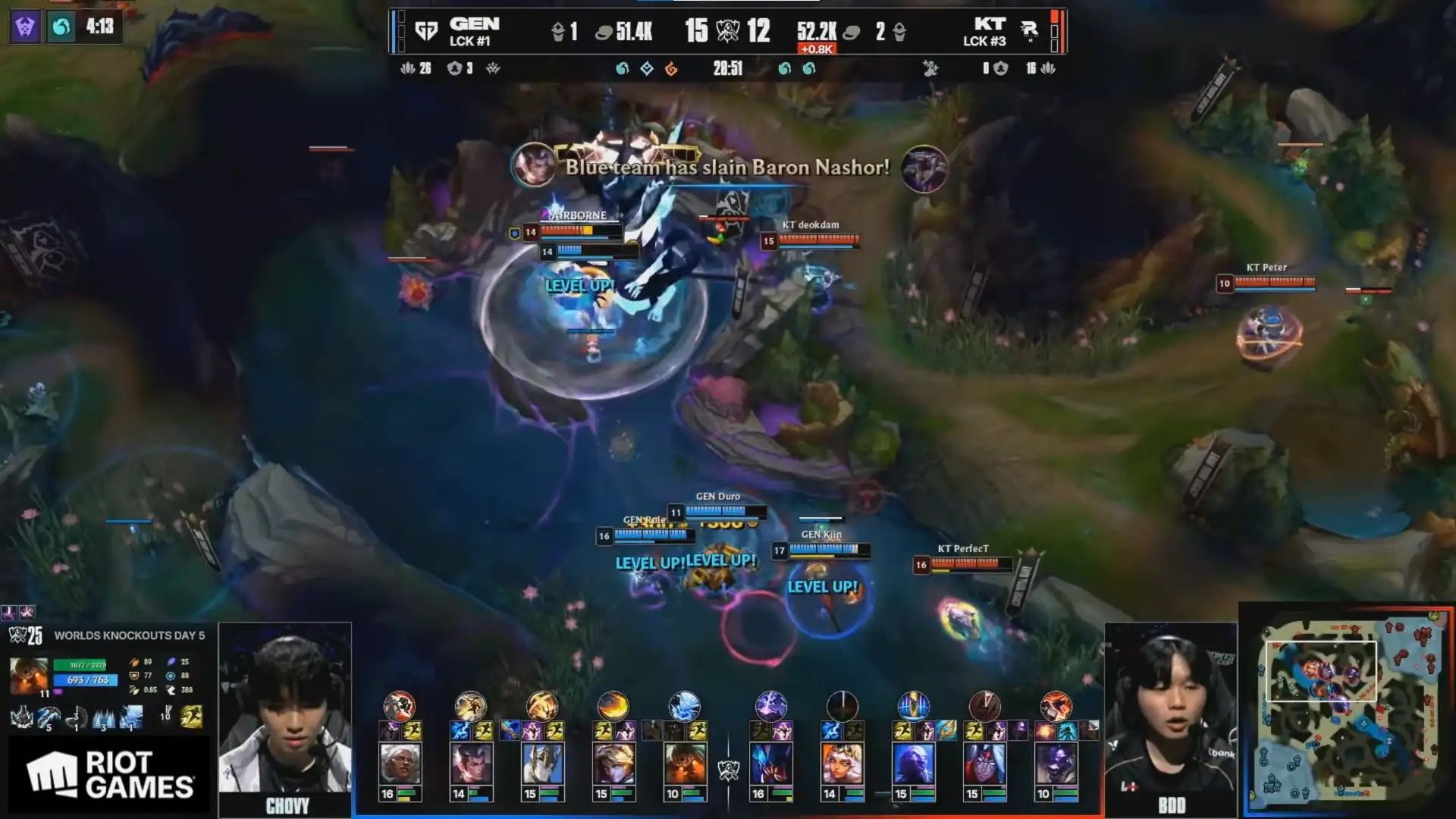Click the KT team logo on scoreboard
This screenshot has width=1456, height=819.
(1029, 30)
